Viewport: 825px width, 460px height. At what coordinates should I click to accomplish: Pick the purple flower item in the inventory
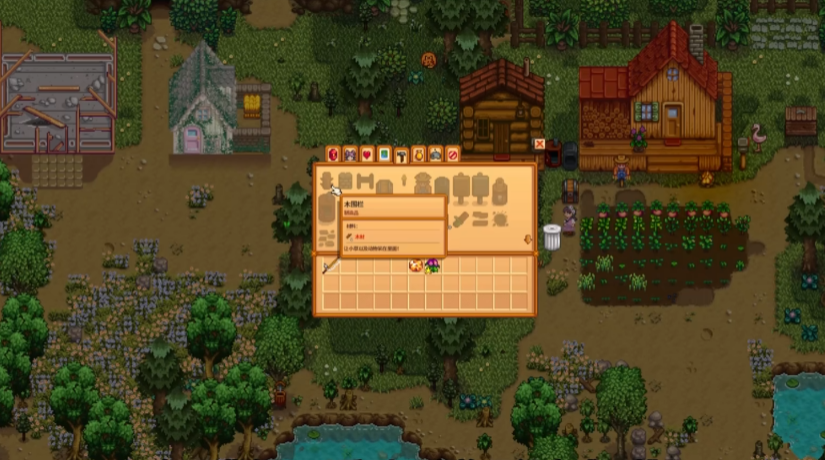coord(431,266)
